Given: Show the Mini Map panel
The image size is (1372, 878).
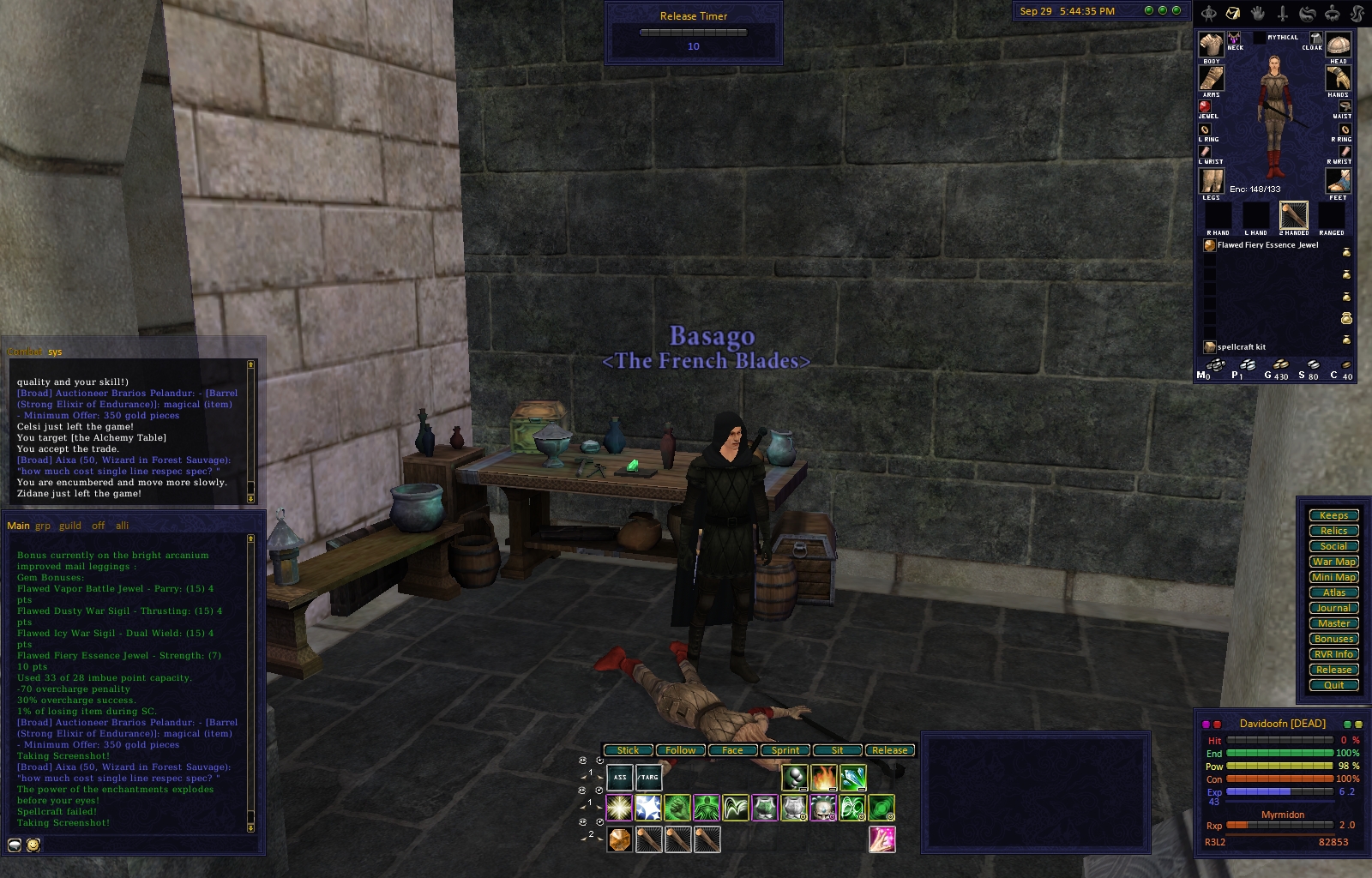Looking at the screenshot, I should pos(1333,577).
